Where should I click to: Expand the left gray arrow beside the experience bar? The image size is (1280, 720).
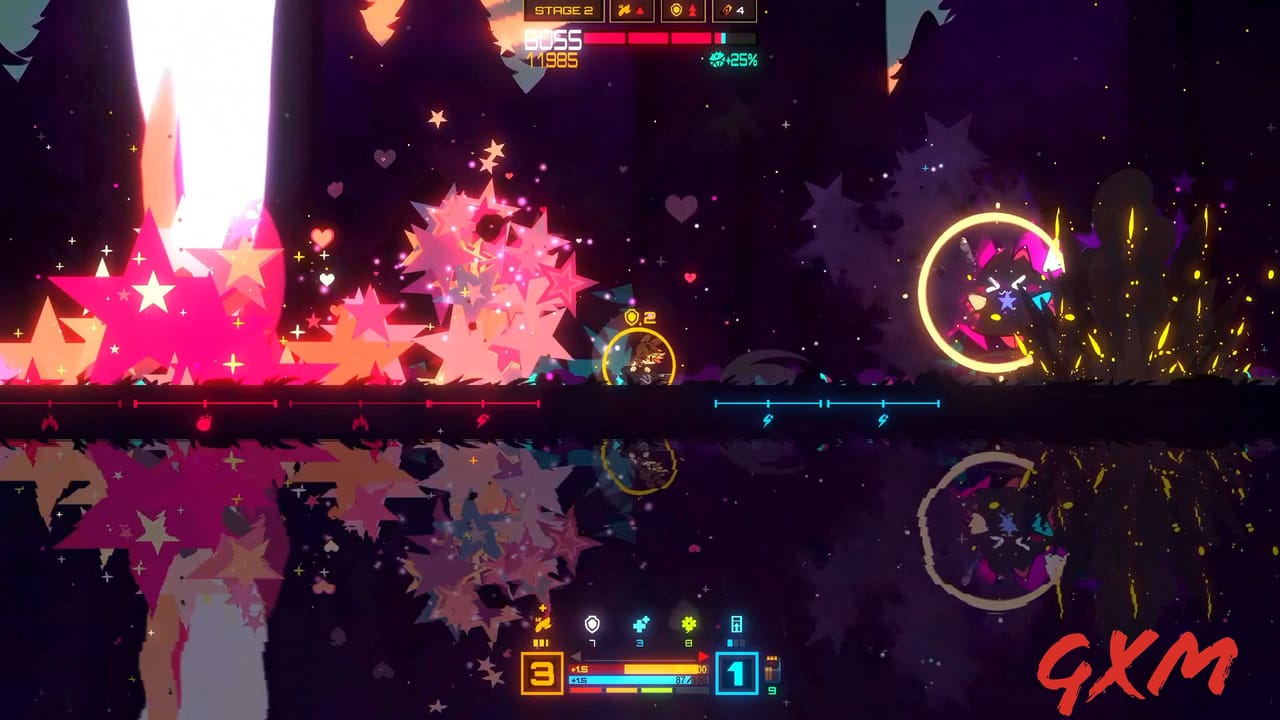[x=576, y=657]
